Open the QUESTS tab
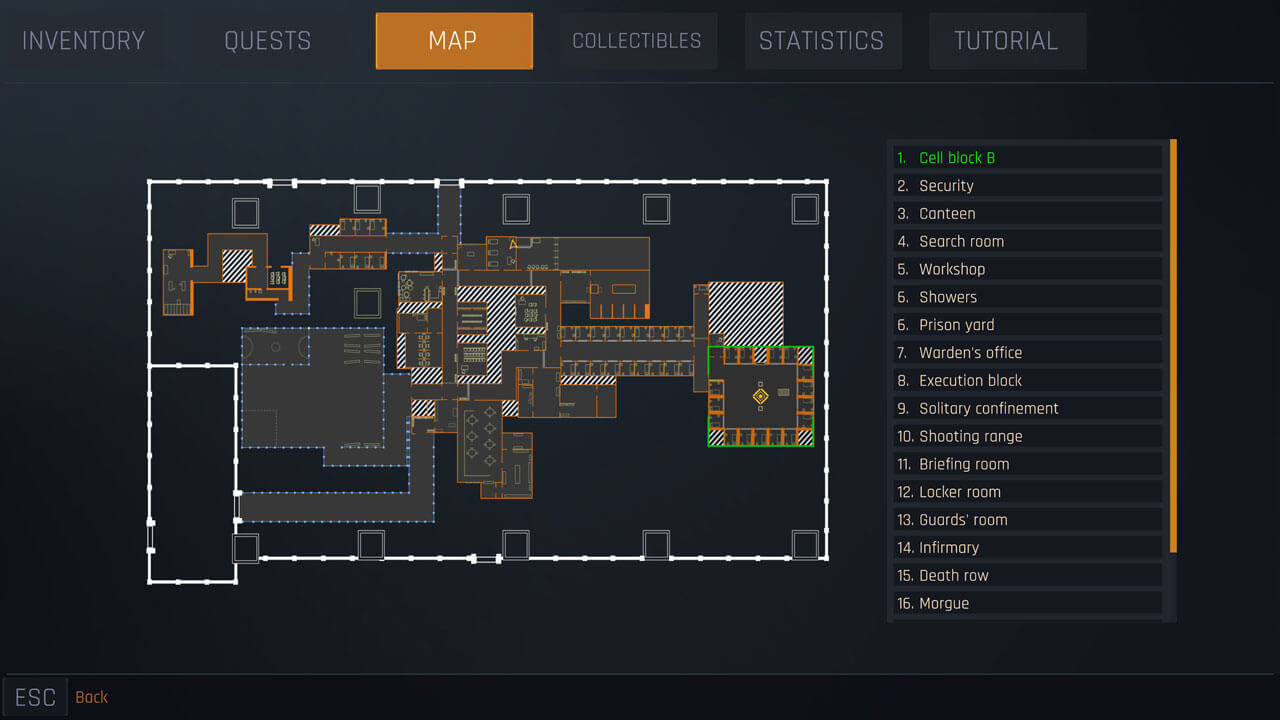Screen dimensions: 1280x720 267,40
